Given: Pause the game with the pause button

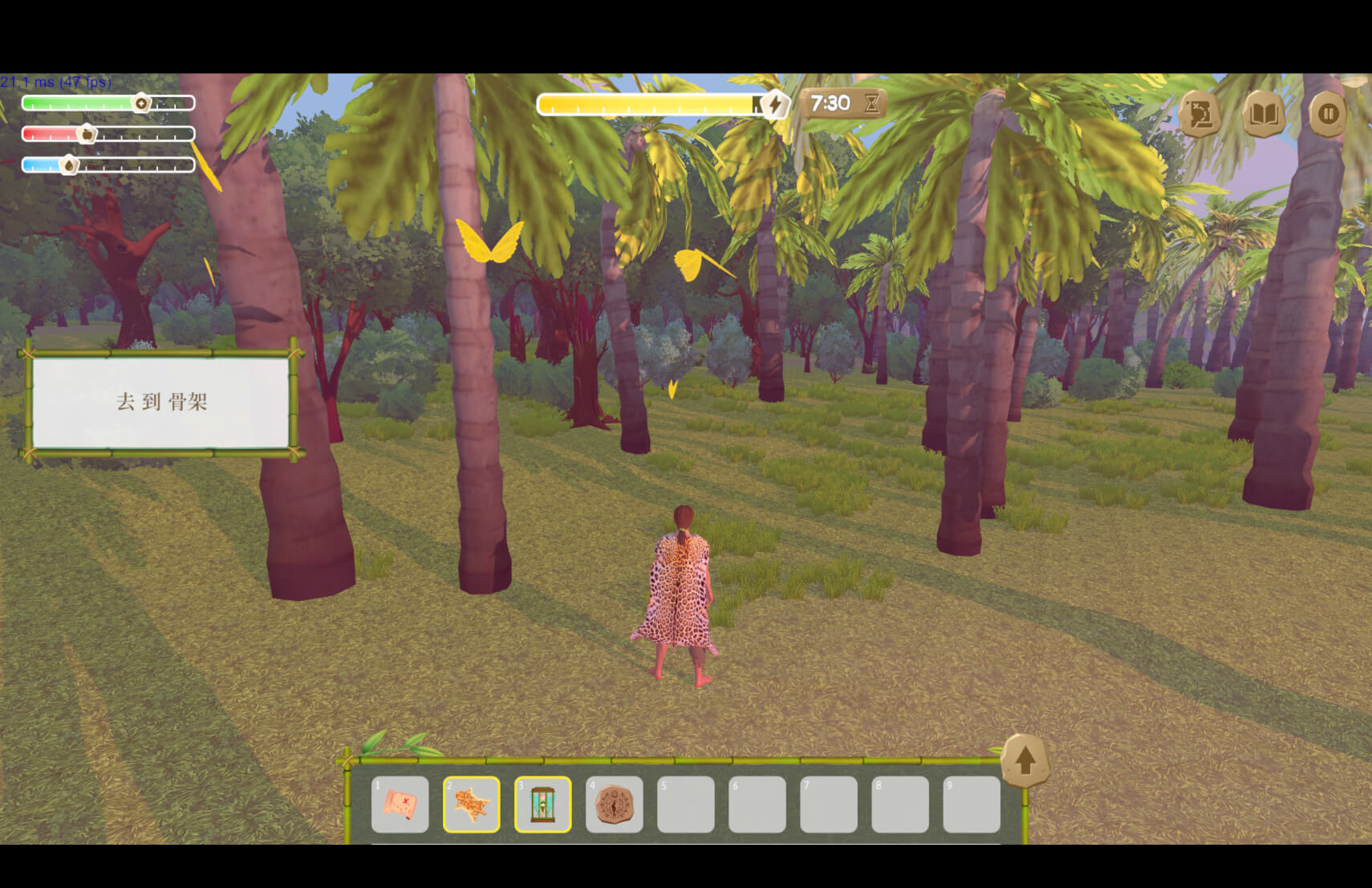Looking at the screenshot, I should coord(1328,115).
